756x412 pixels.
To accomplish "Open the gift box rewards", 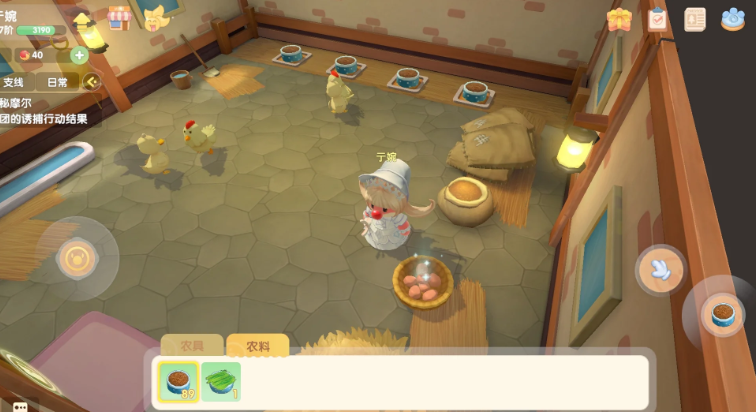I will pyautogui.click(x=620, y=19).
